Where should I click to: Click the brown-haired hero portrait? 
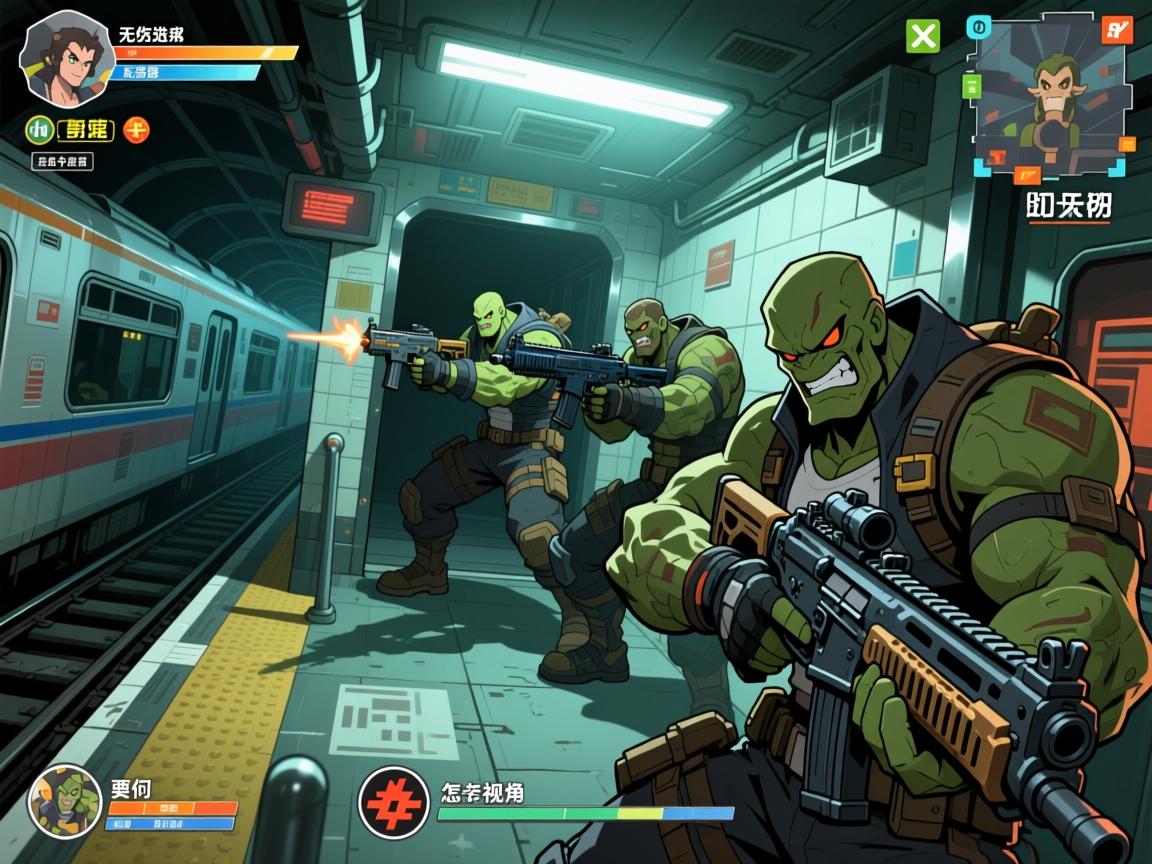pos(63,57)
